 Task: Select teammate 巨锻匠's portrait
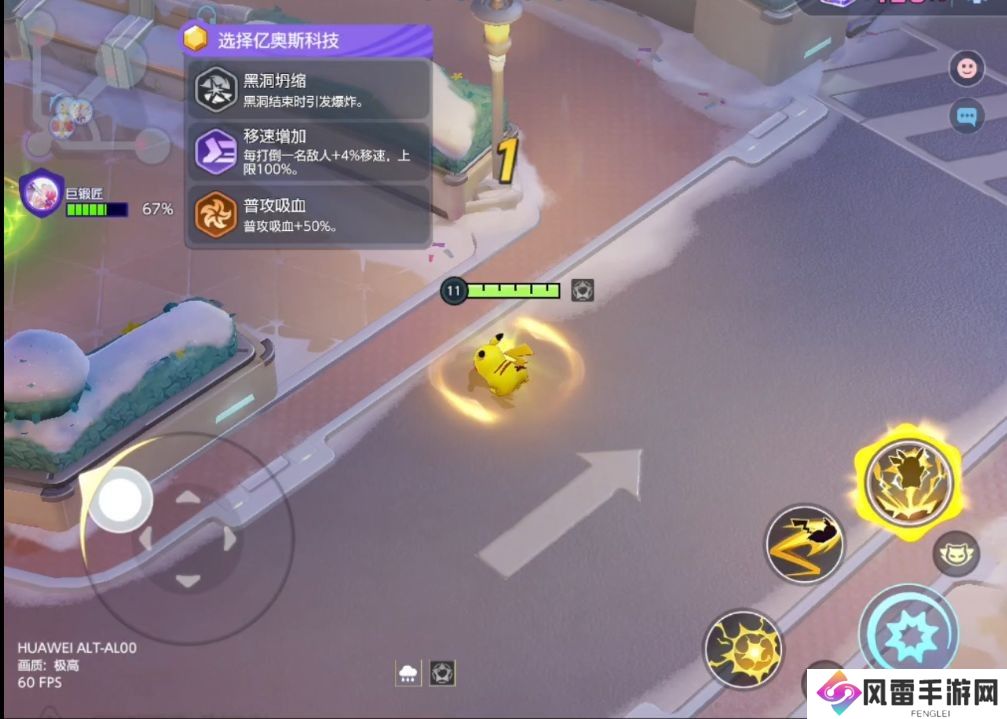(42, 192)
